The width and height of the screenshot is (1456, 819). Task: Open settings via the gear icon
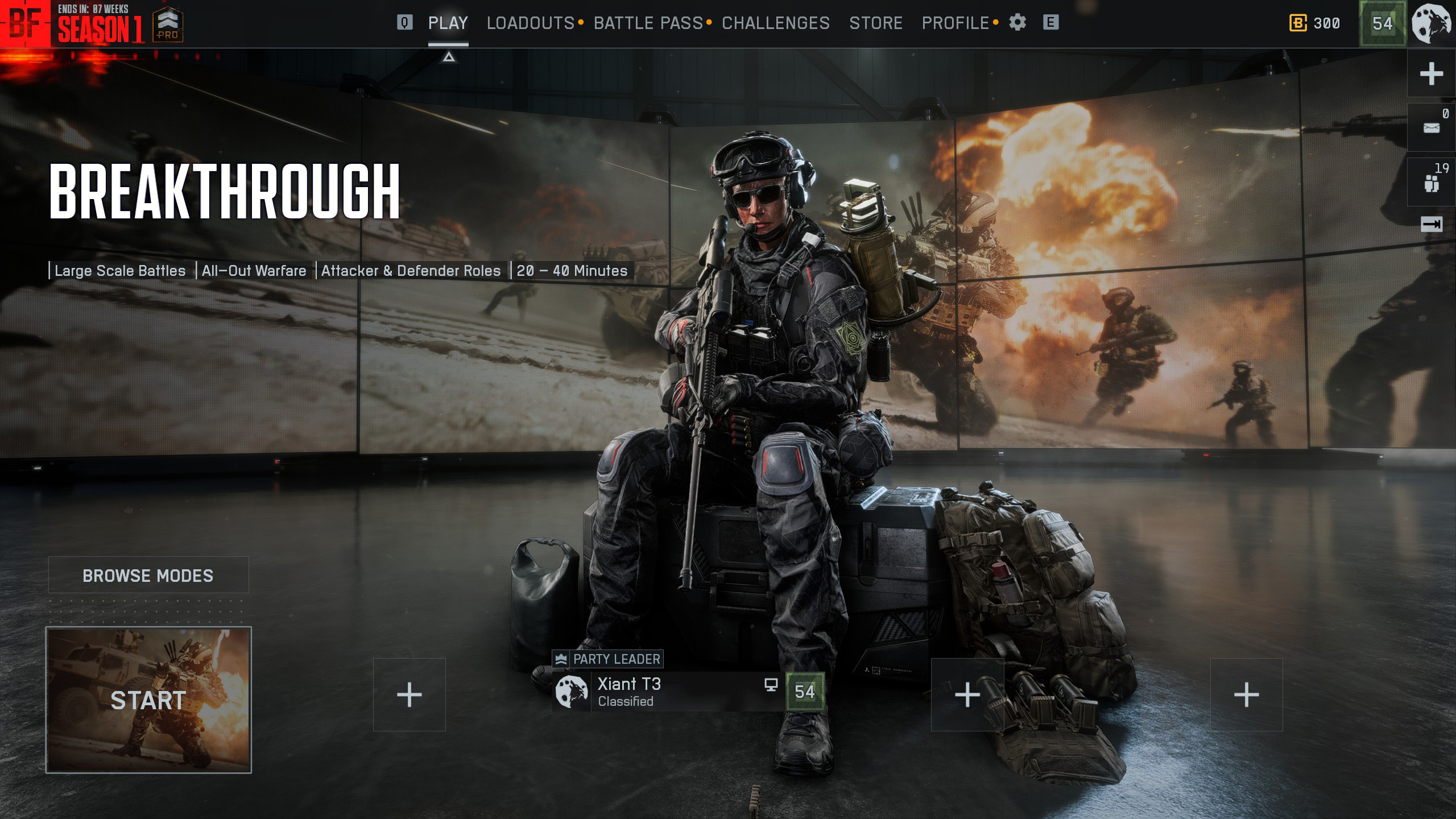(x=1017, y=23)
